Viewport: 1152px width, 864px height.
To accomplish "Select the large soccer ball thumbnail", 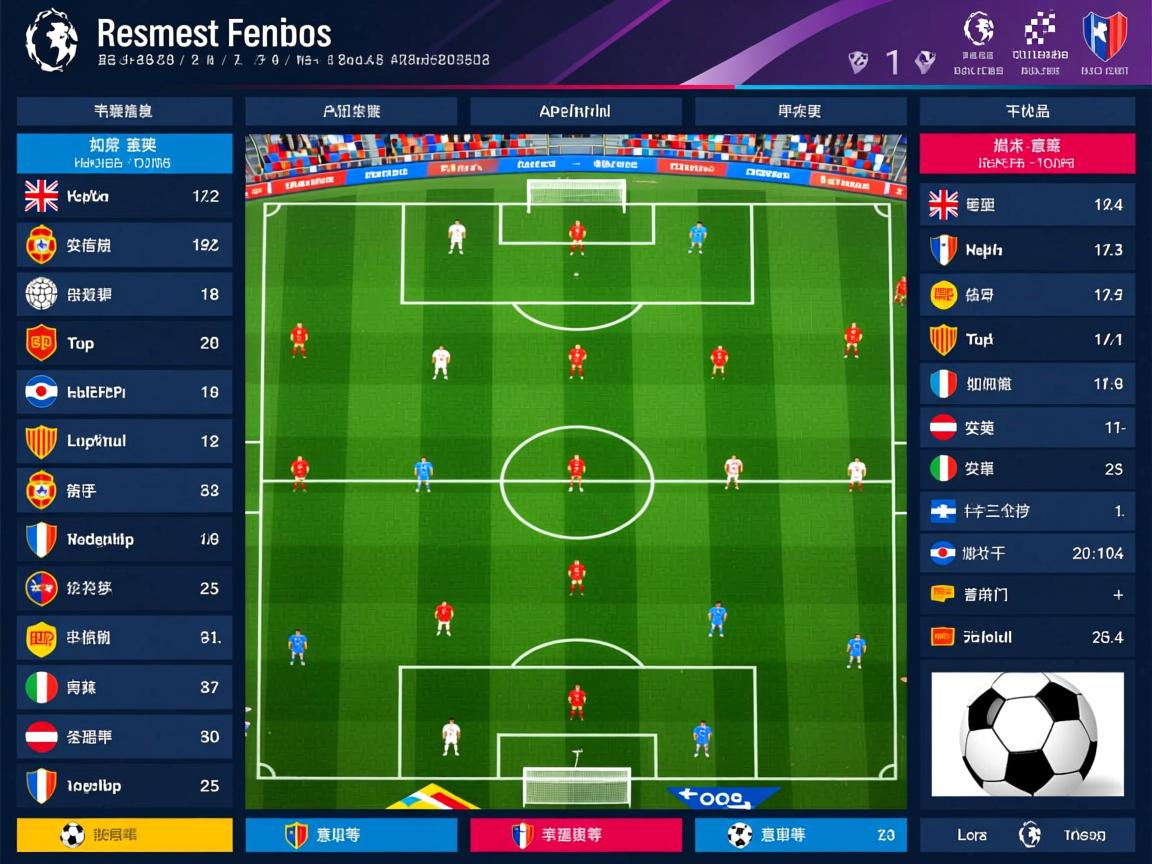I will 1027,734.
